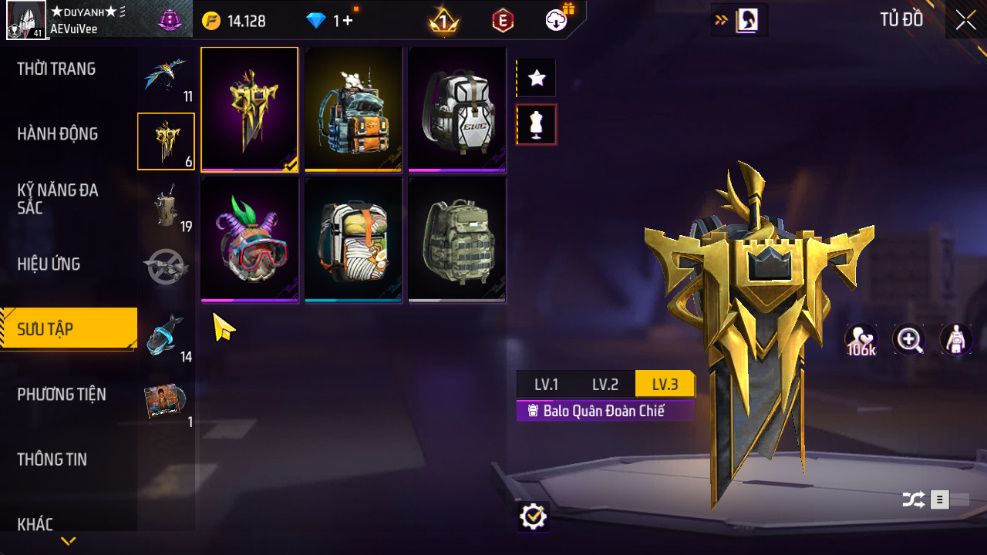
Task: Choose the orange and blue bunny backpack
Action: click(354, 109)
